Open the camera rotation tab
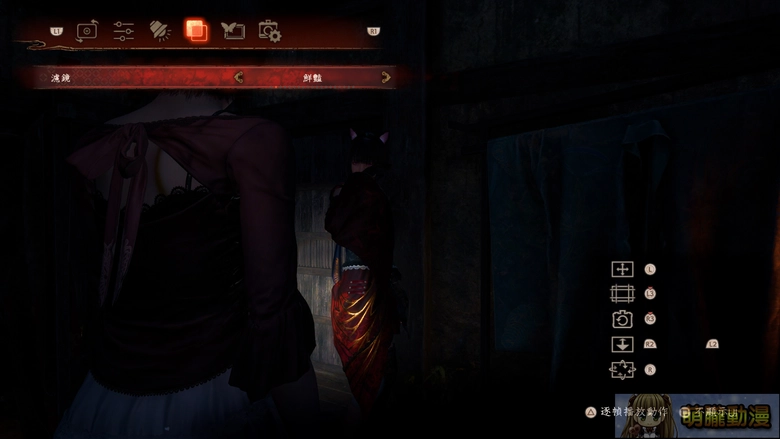The height and width of the screenshot is (439, 780). click(x=88, y=31)
